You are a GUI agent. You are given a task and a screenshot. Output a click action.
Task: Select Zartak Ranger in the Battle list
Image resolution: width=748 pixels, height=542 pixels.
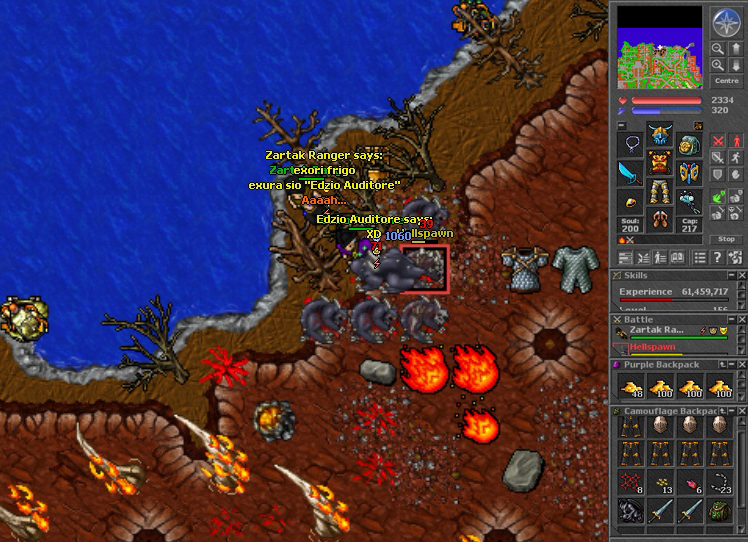[656, 329]
